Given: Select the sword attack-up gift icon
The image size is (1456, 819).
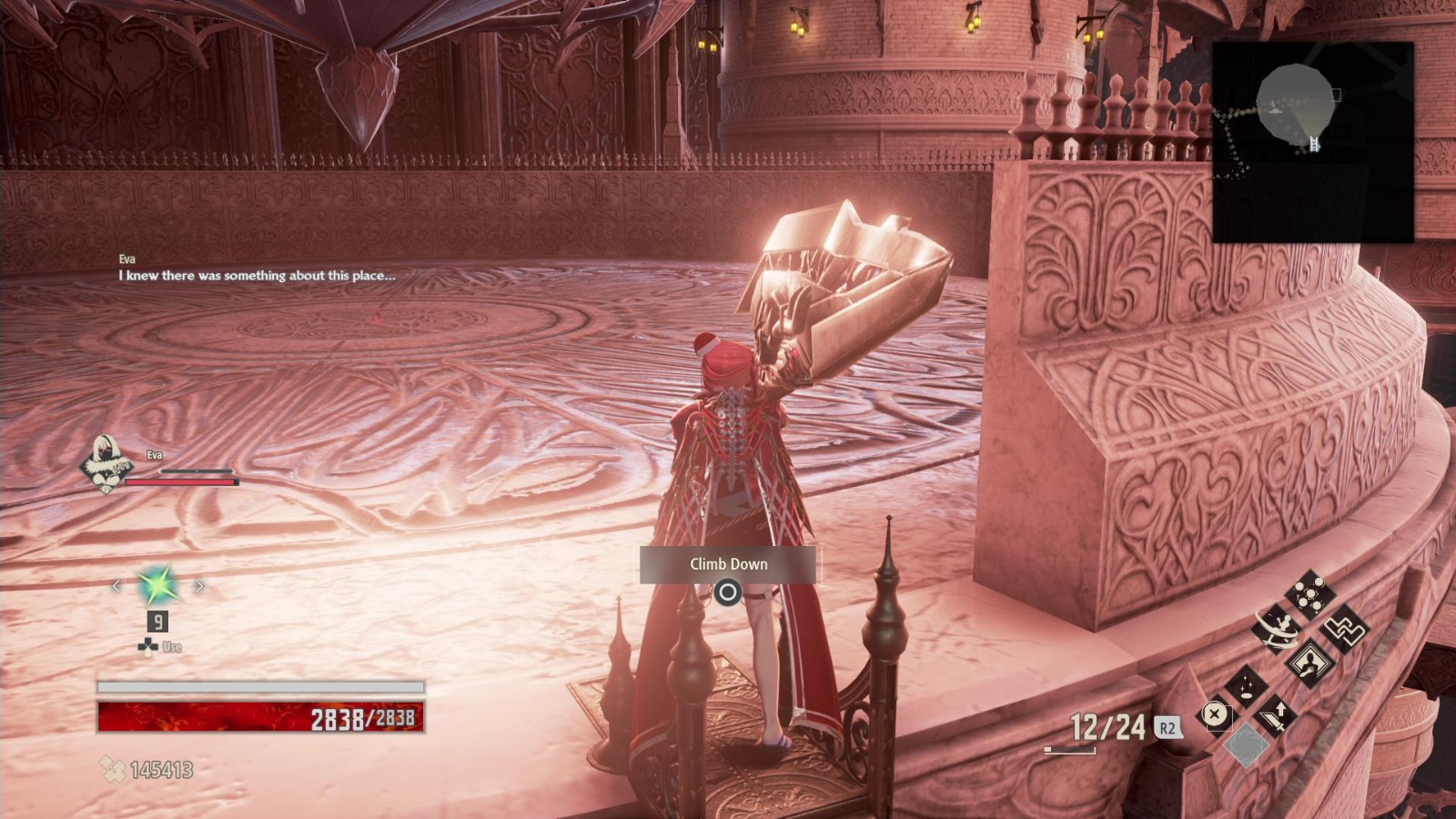Looking at the screenshot, I should 1277,716.
